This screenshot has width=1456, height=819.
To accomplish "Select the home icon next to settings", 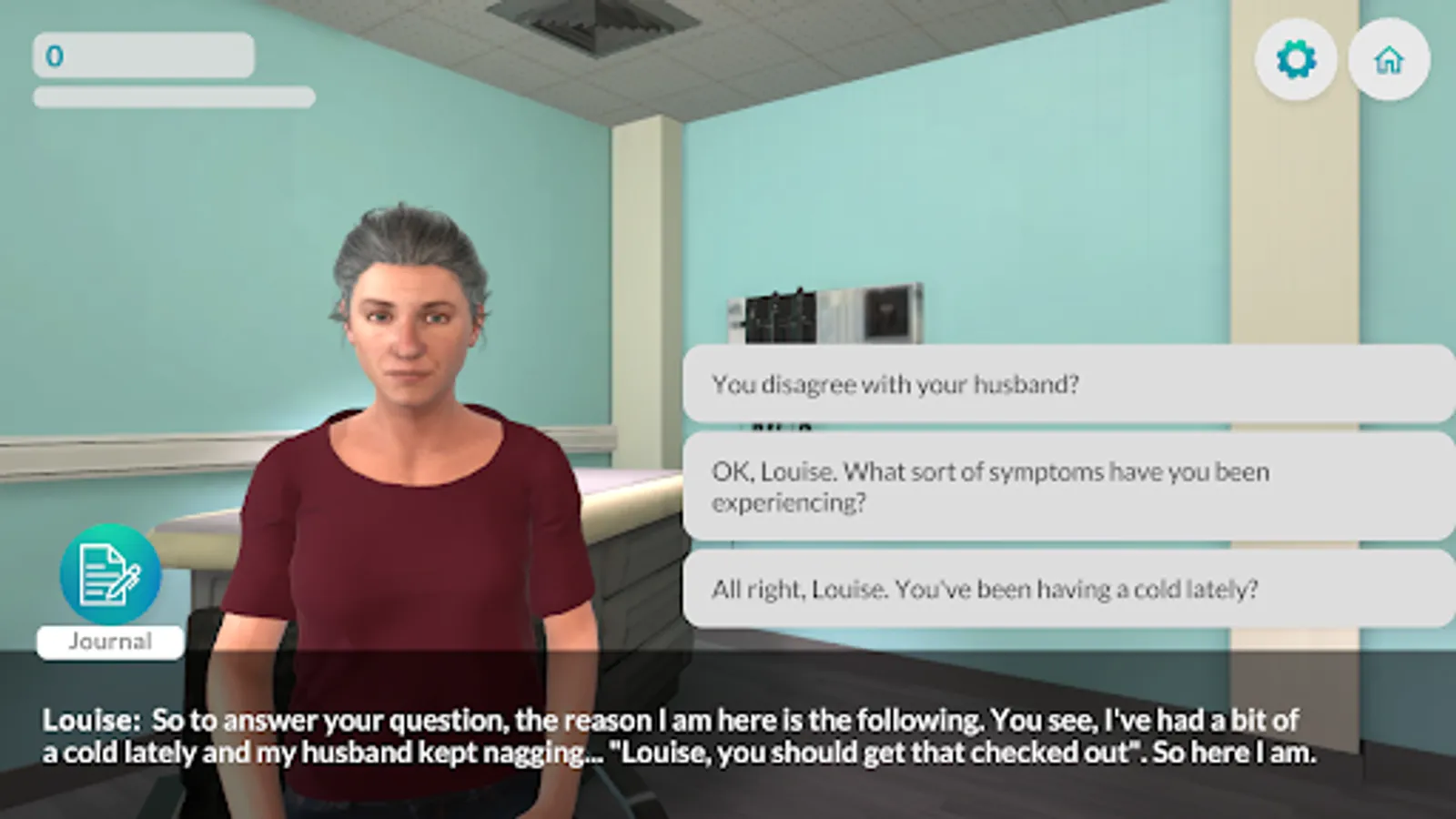I will (1390, 58).
